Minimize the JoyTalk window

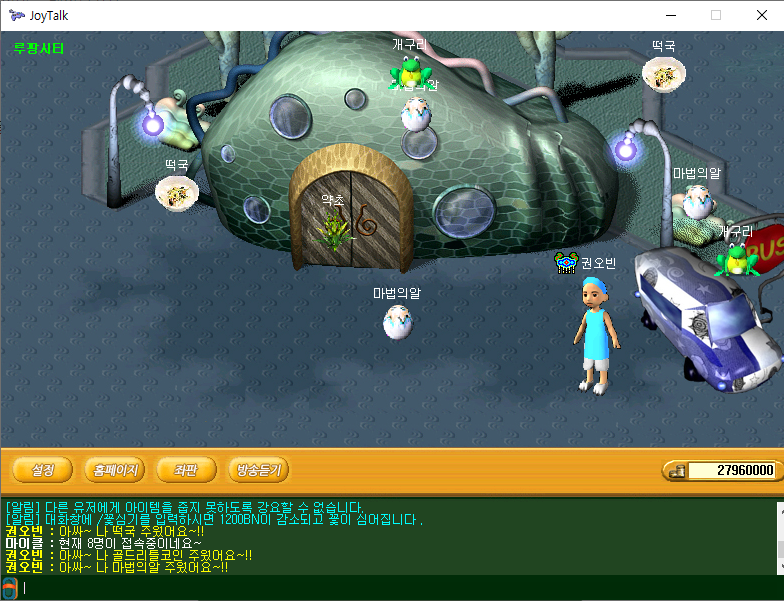click(x=669, y=15)
